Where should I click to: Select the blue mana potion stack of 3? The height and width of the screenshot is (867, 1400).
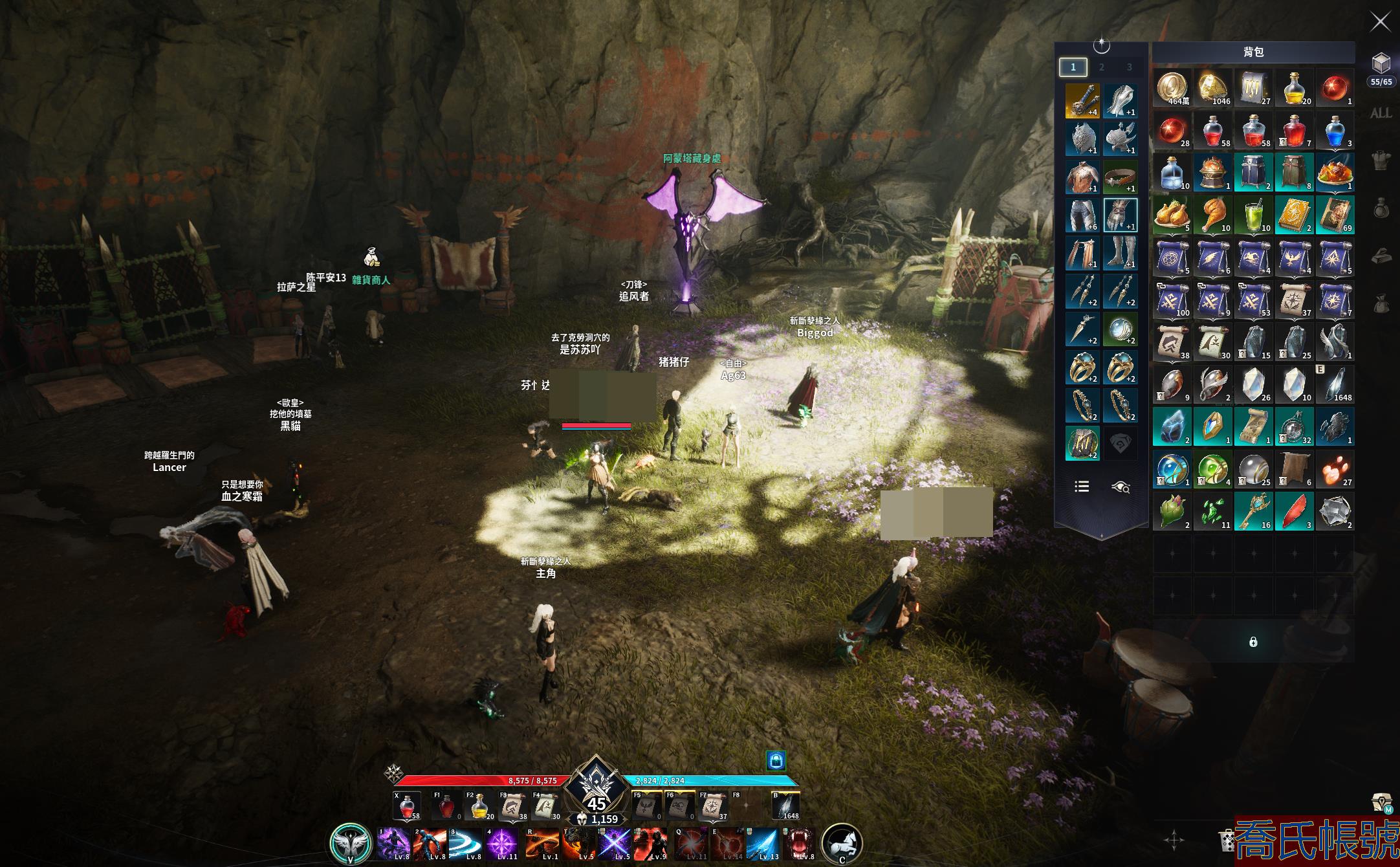(1334, 131)
